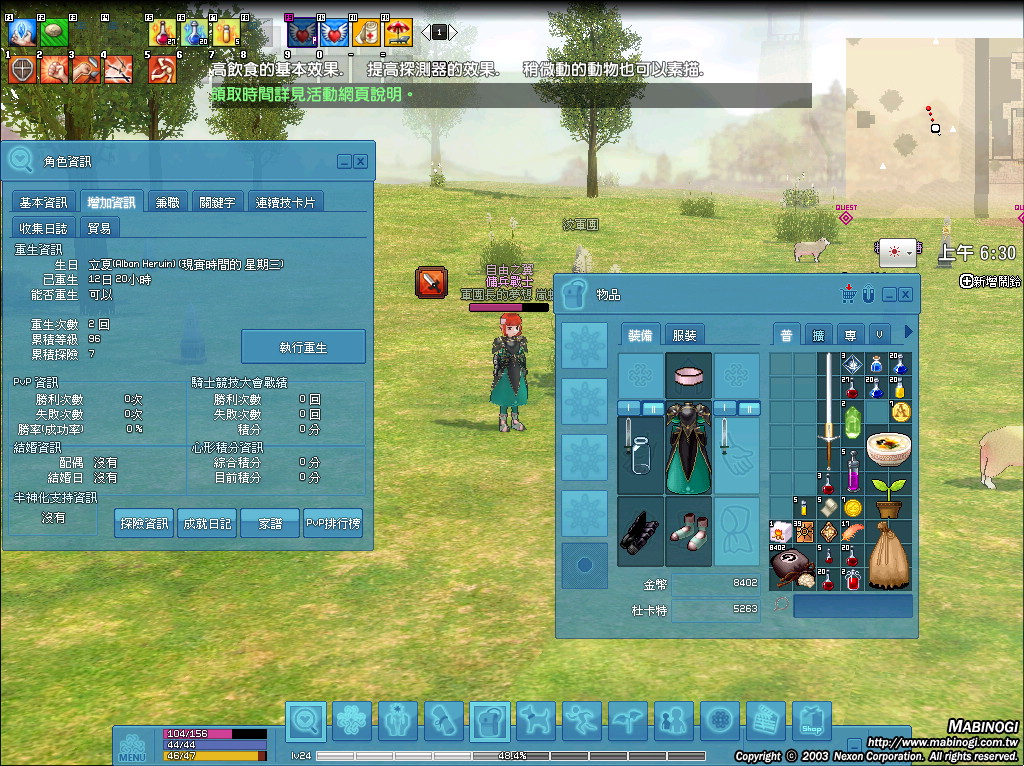Screen dimensions: 1024x766
Task: Switch to the 基本資訊 tab
Action: tap(44, 202)
